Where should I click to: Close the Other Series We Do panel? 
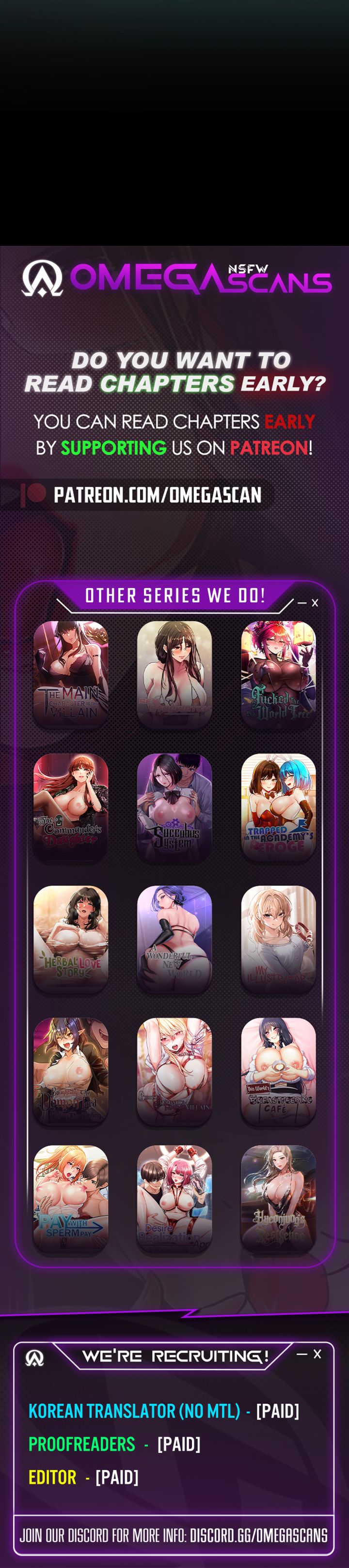click(x=315, y=603)
